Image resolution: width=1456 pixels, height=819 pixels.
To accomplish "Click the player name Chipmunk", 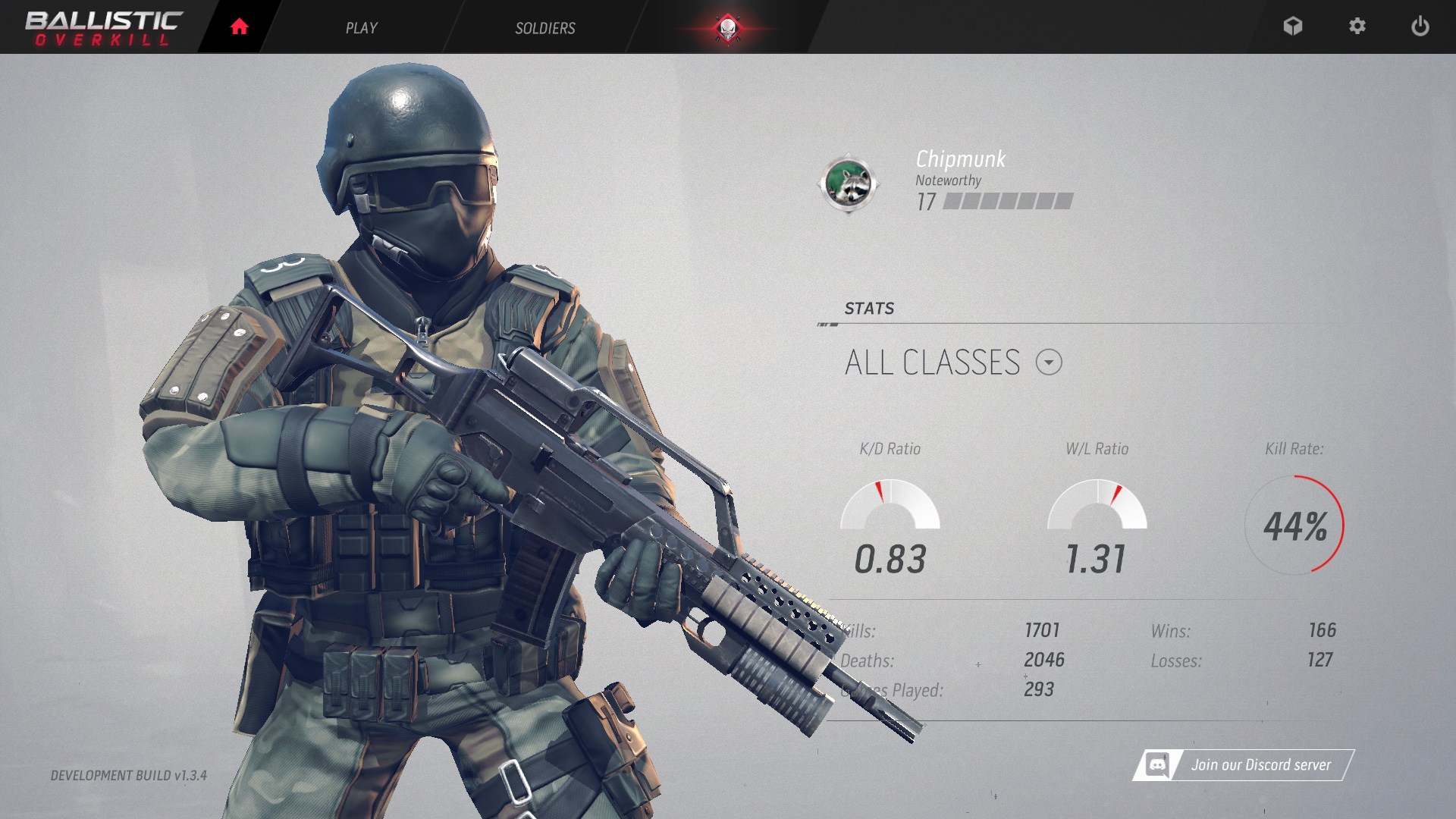I will [959, 159].
